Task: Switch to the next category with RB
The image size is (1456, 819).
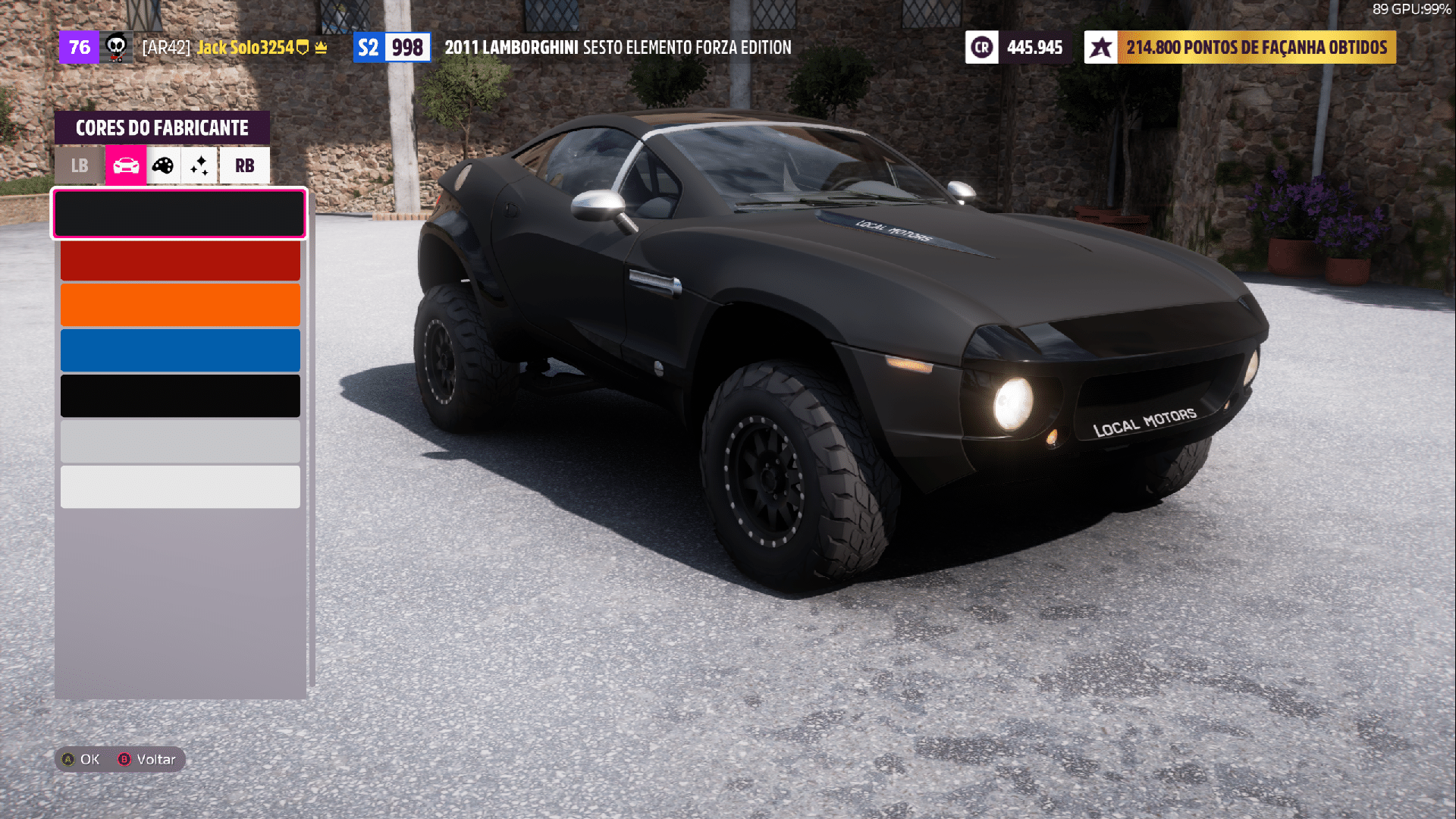Action: 243,165
